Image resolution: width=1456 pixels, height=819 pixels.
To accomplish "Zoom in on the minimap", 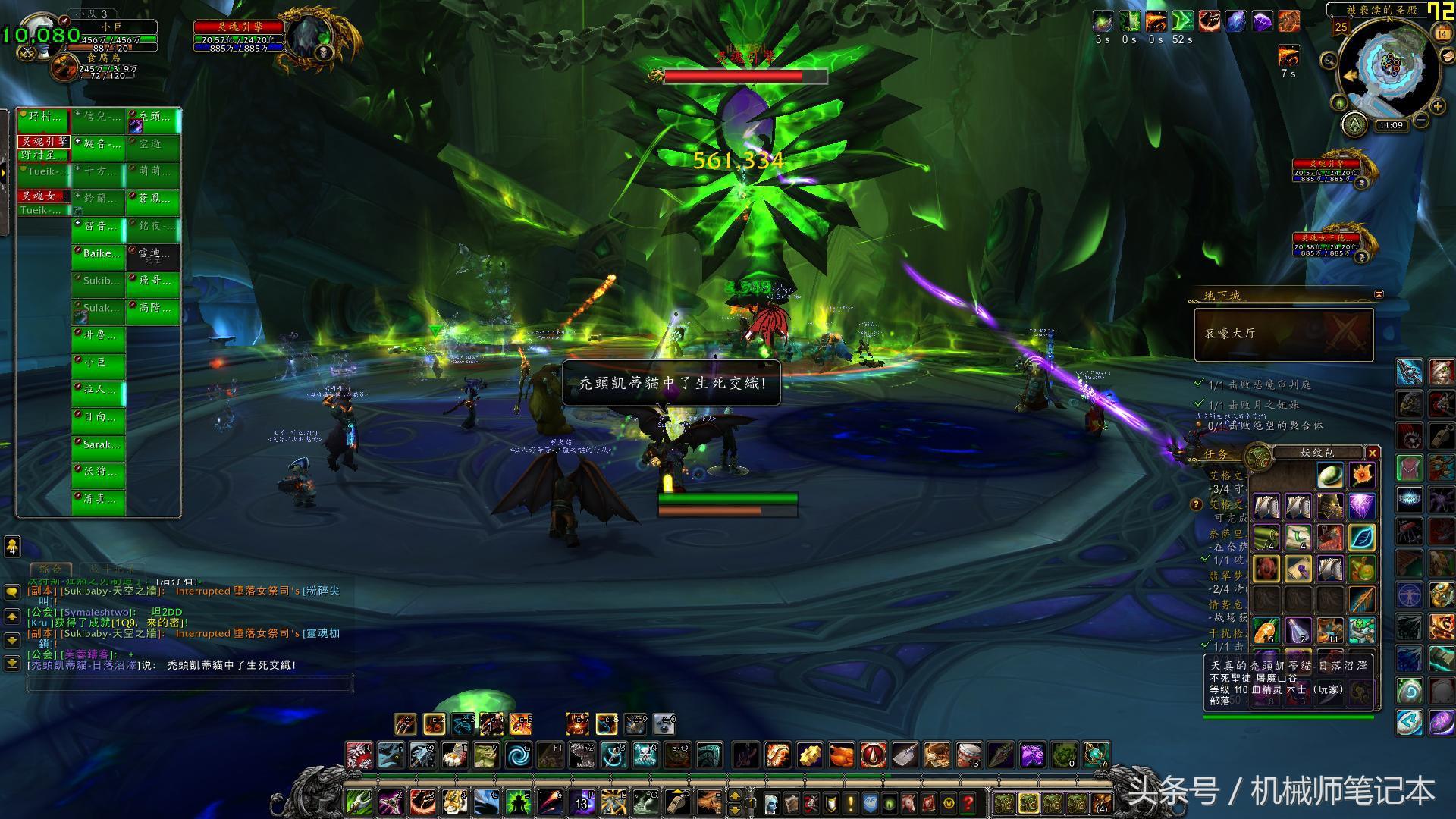I will coord(1438,106).
